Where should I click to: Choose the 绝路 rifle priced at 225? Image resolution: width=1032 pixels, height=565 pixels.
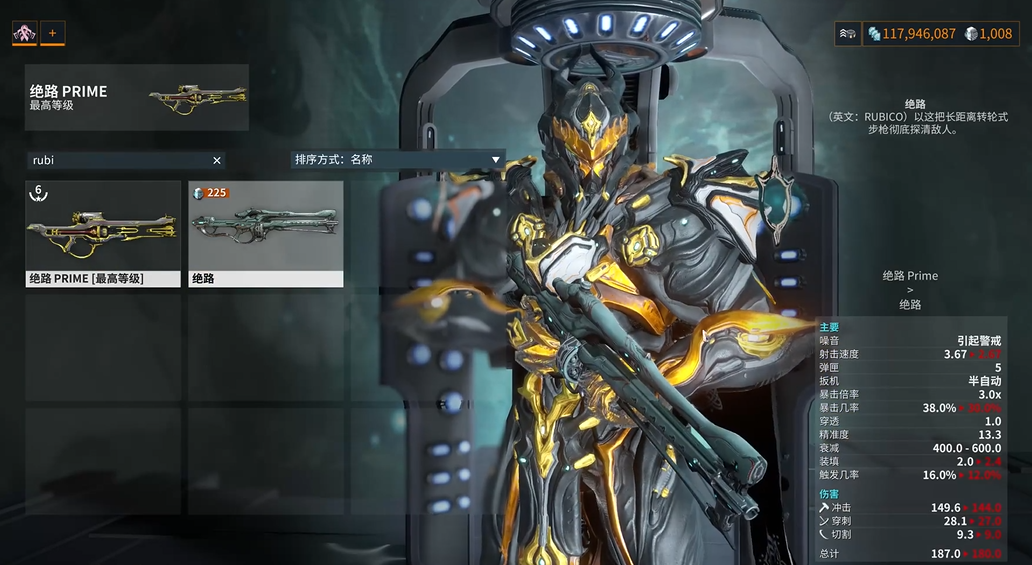coord(266,234)
